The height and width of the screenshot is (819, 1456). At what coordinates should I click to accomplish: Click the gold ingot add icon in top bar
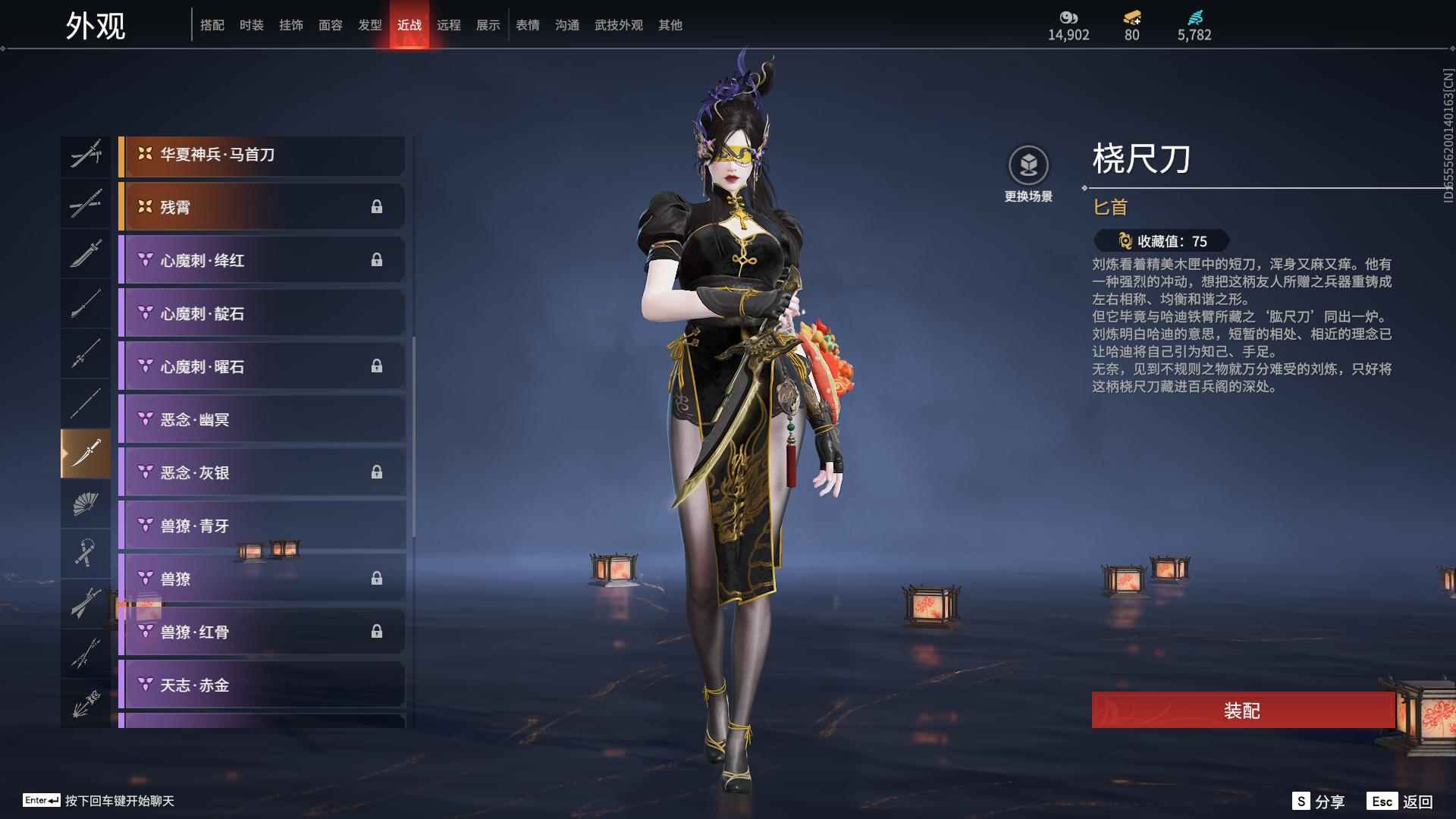pyautogui.click(x=1131, y=18)
